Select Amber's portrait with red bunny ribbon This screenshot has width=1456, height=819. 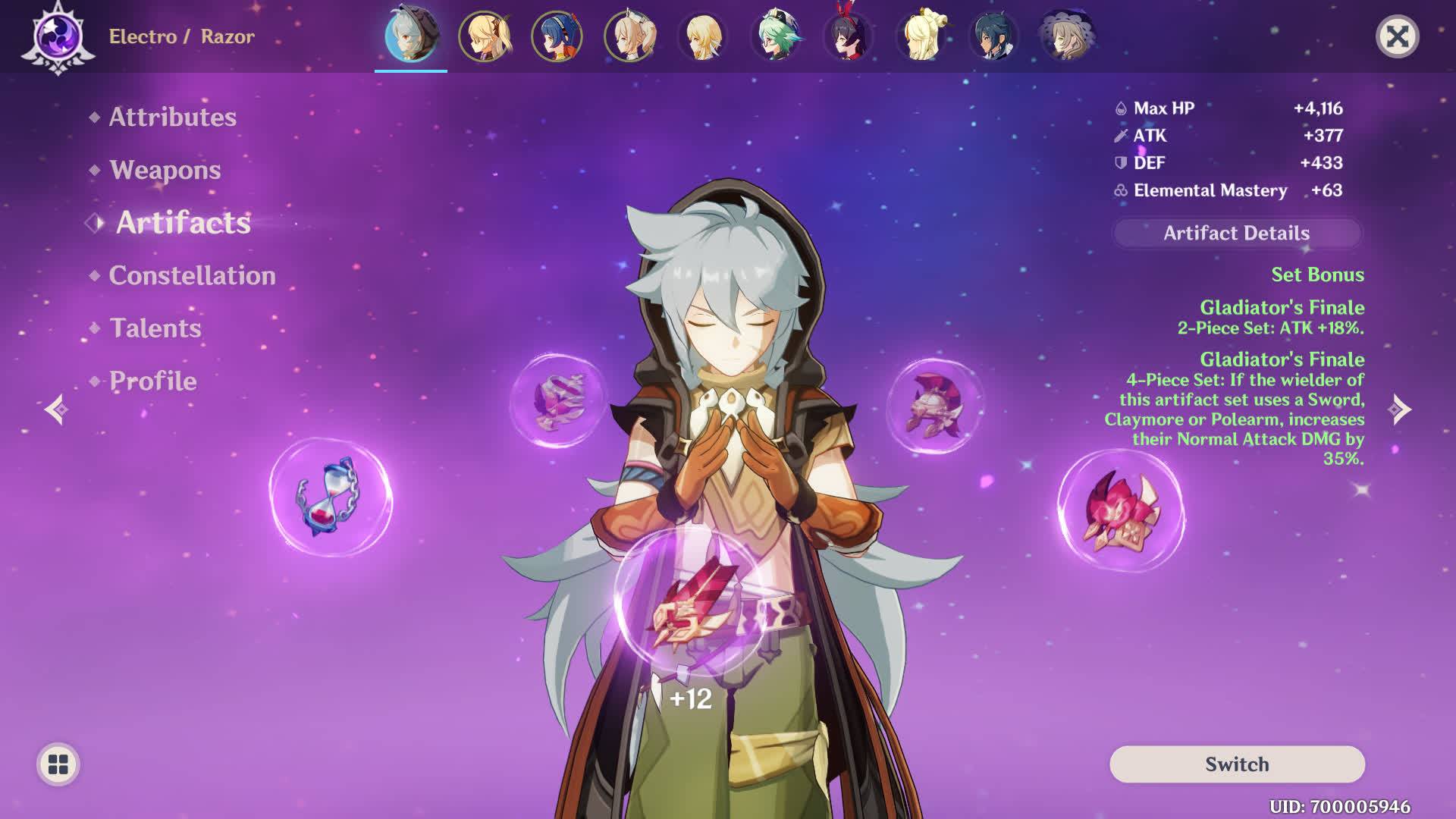(848, 36)
